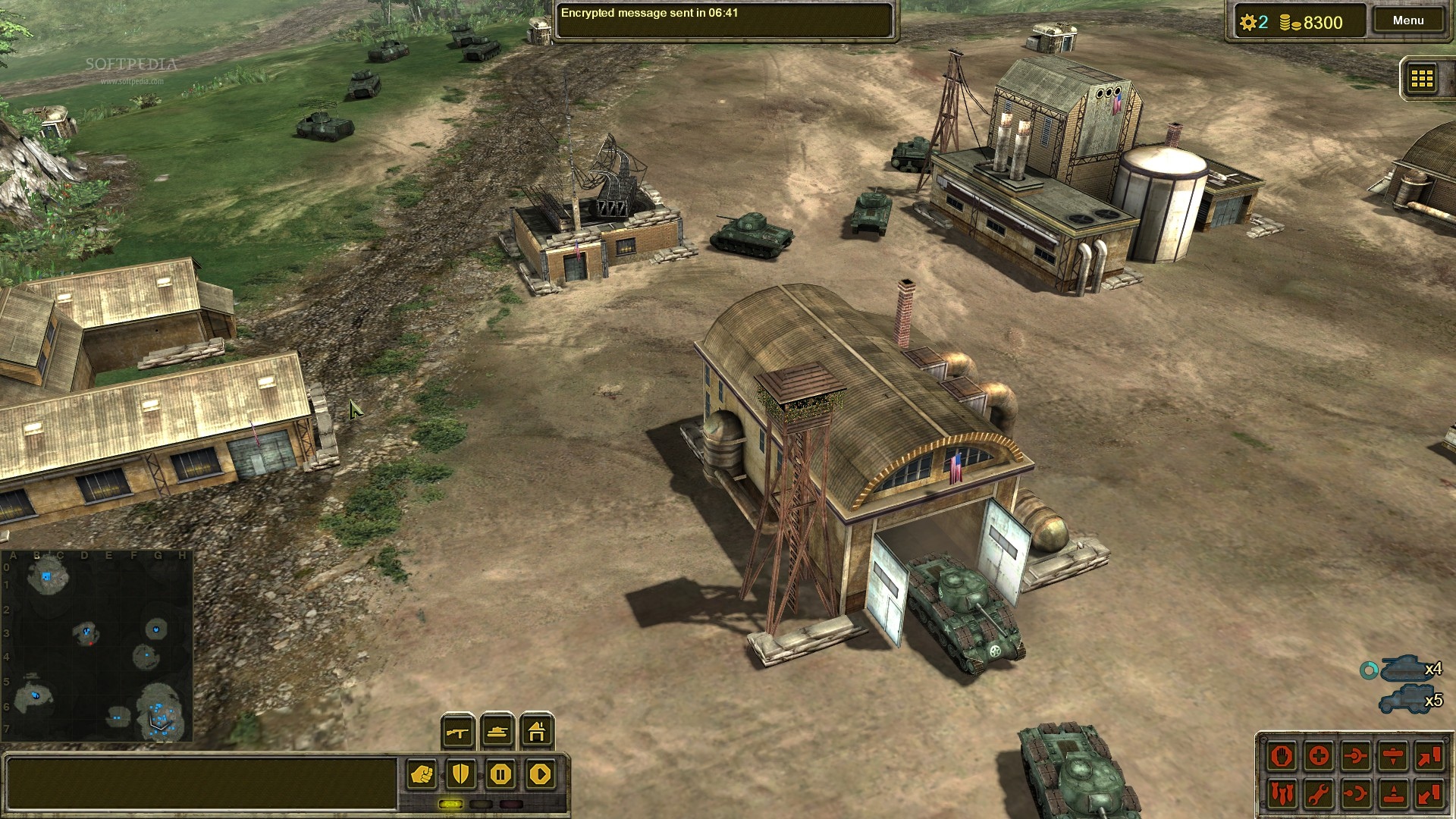Click the red three-bombs command icon

pos(1282,794)
